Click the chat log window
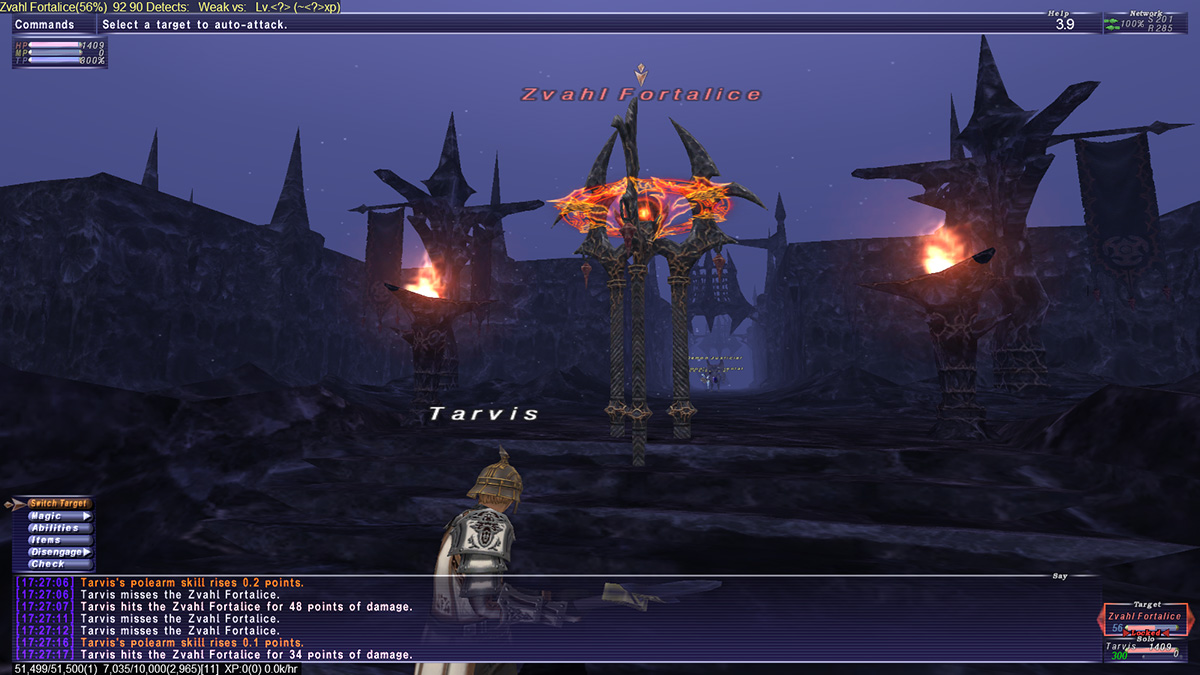 tap(550, 618)
